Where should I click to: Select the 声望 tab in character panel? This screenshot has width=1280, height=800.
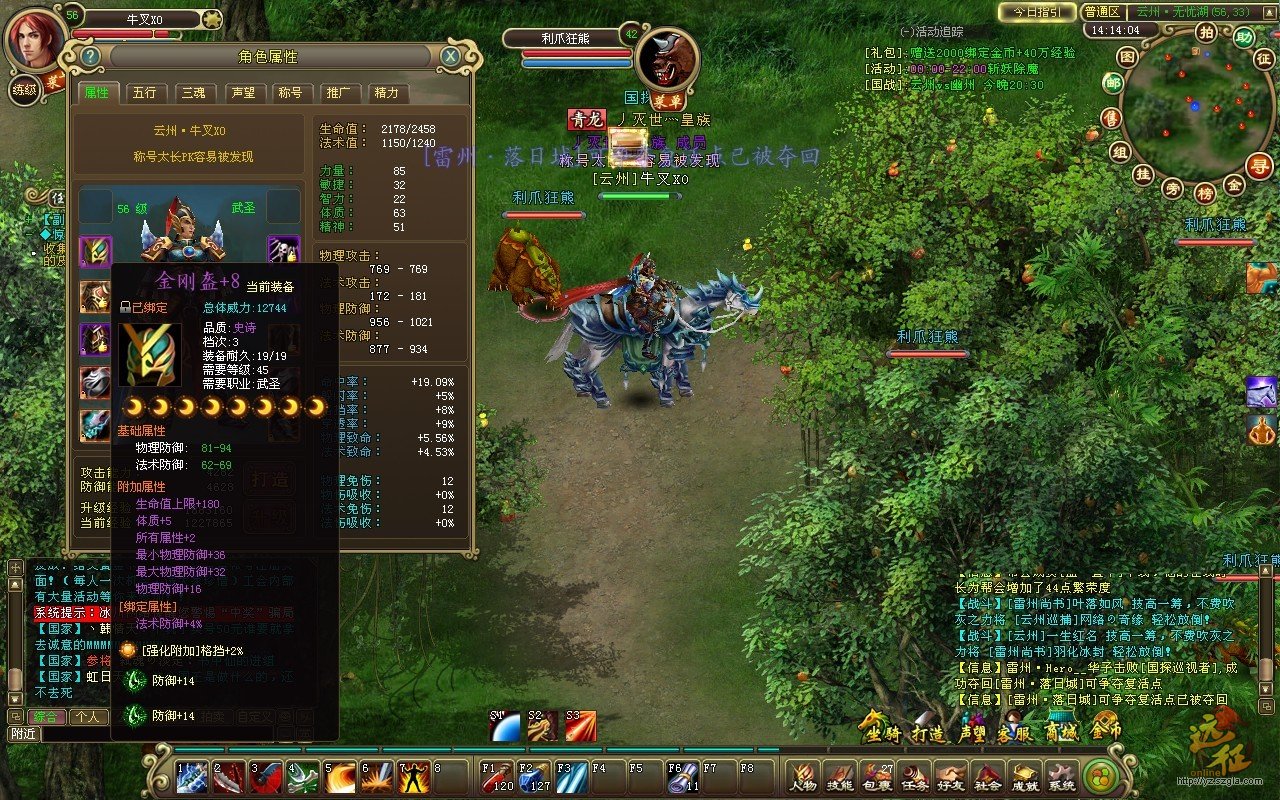click(x=242, y=93)
